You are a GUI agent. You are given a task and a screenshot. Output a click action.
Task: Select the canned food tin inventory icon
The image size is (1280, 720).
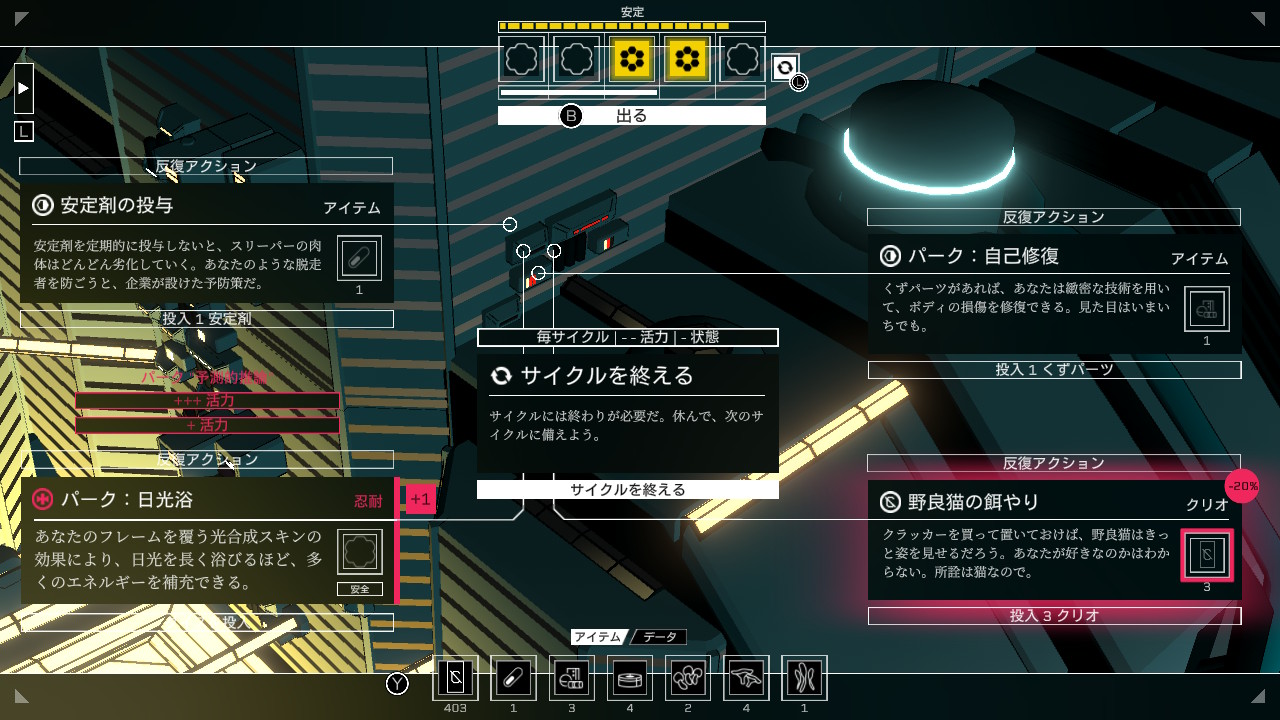[x=630, y=677]
